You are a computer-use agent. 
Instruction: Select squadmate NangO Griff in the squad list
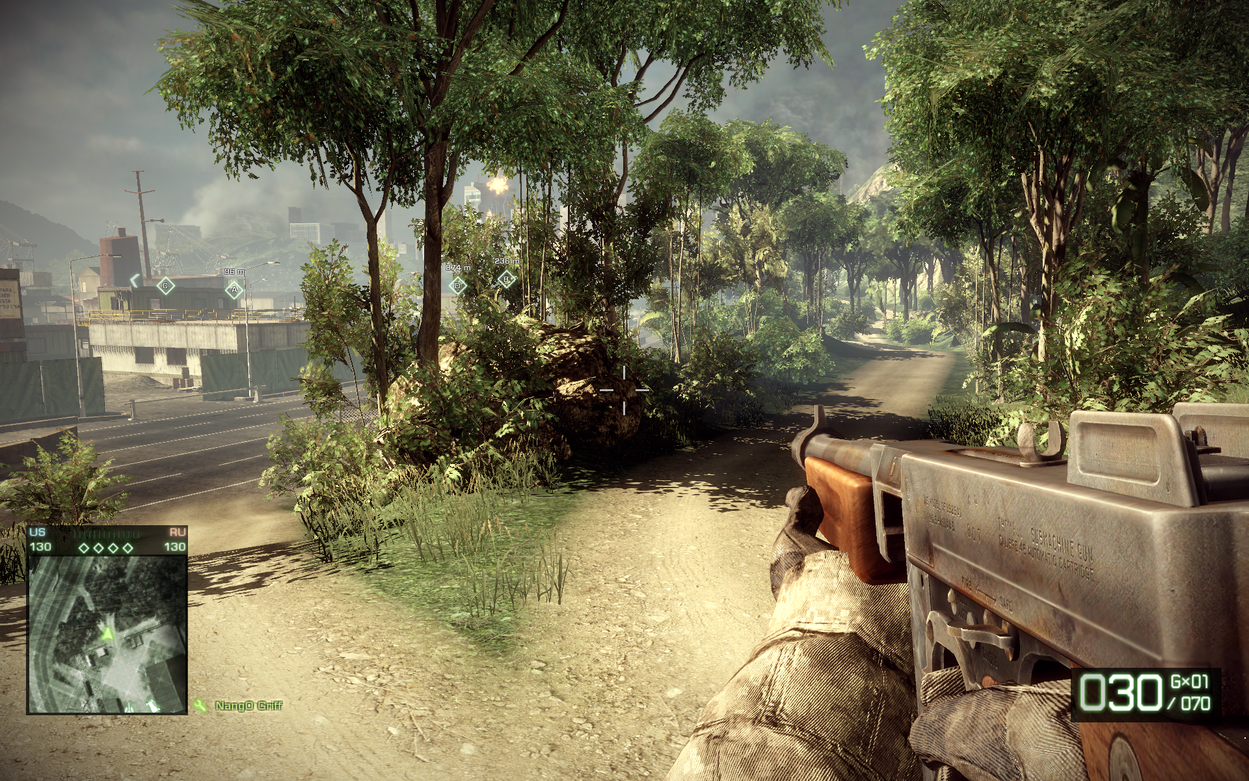pos(247,706)
